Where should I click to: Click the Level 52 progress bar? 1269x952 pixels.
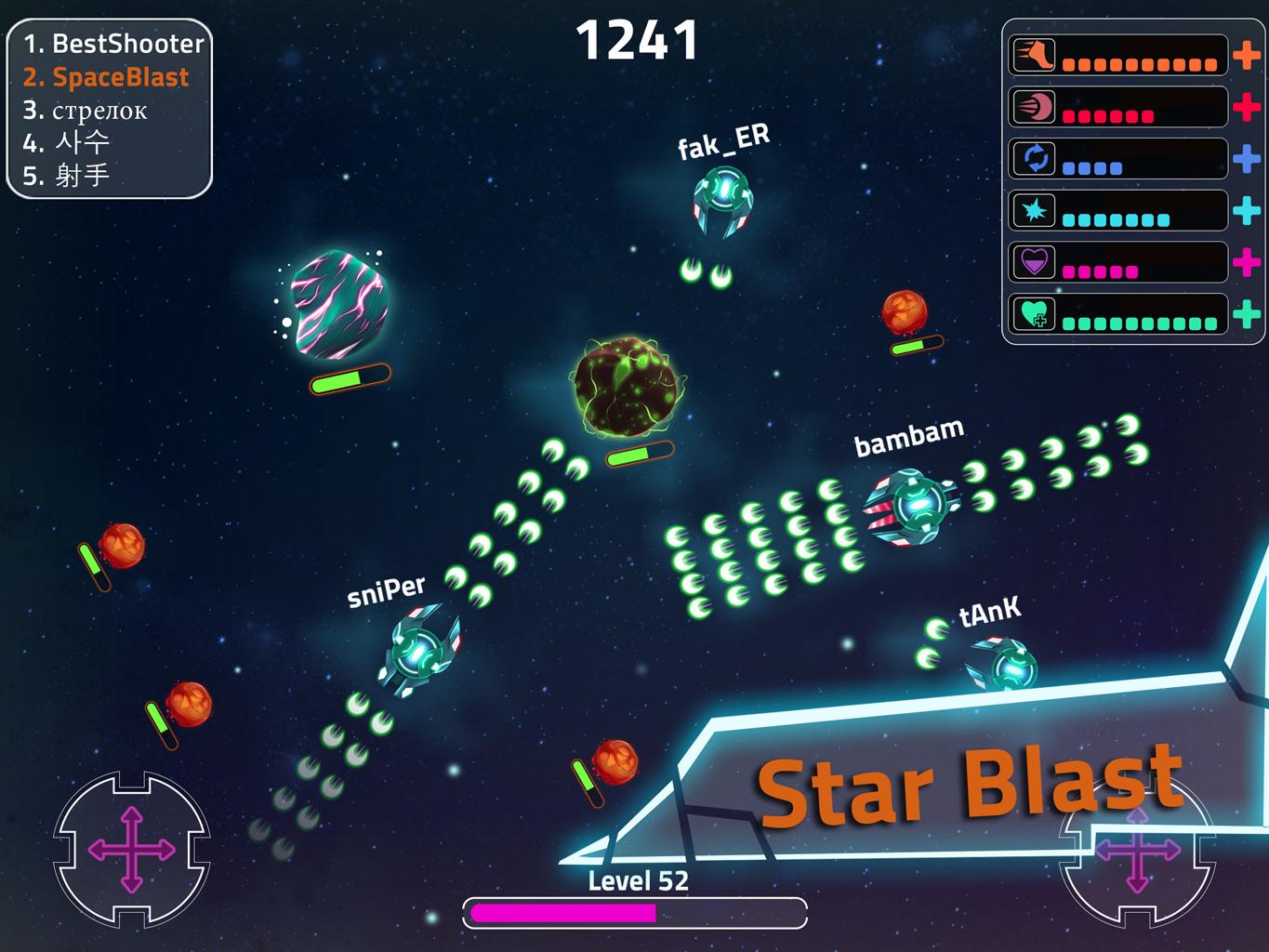(635, 912)
